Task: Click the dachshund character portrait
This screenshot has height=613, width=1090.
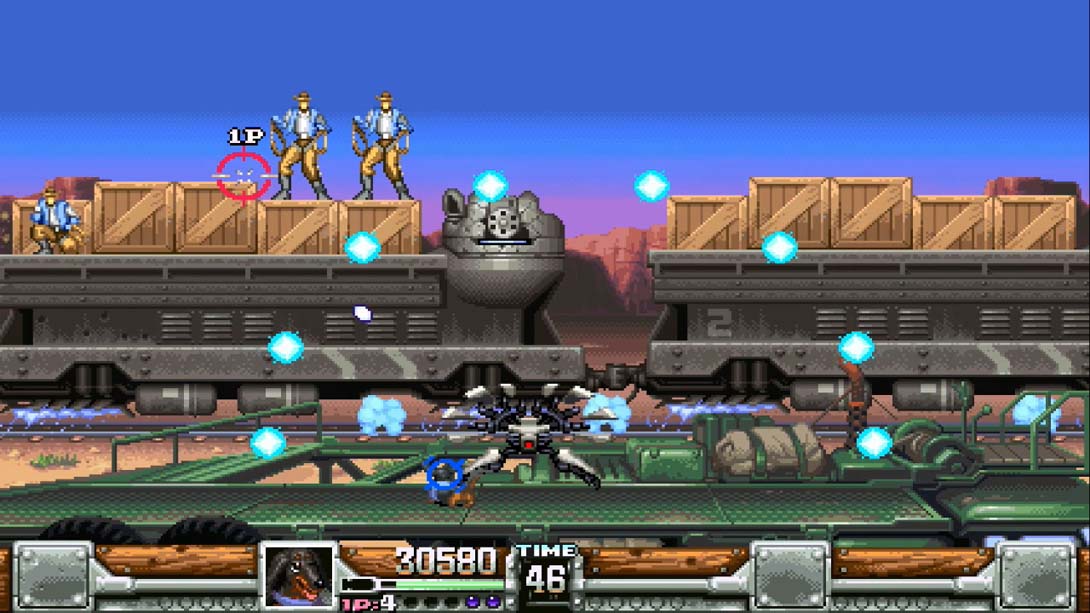Action: click(x=298, y=575)
